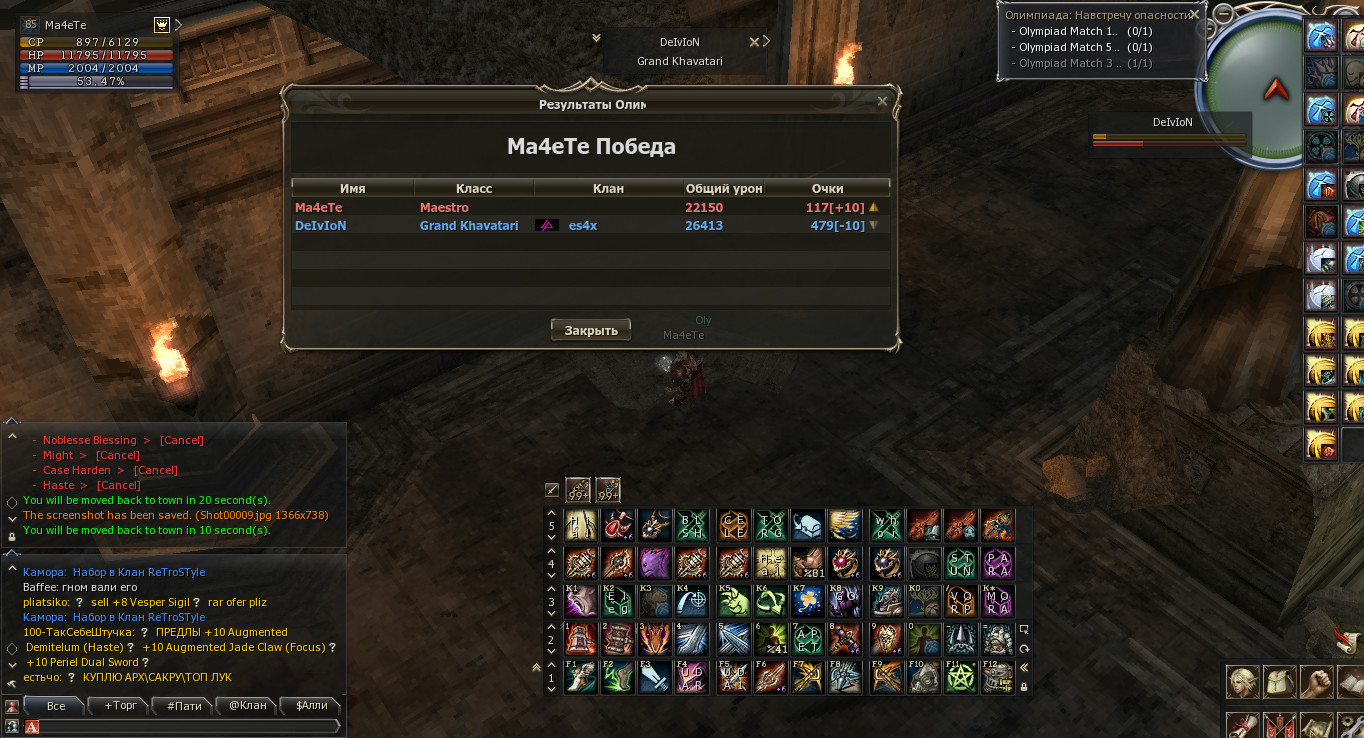Cancel the Noblesse Blessing buff in chat log
Image resolution: width=1364 pixels, height=738 pixels.
[182, 440]
